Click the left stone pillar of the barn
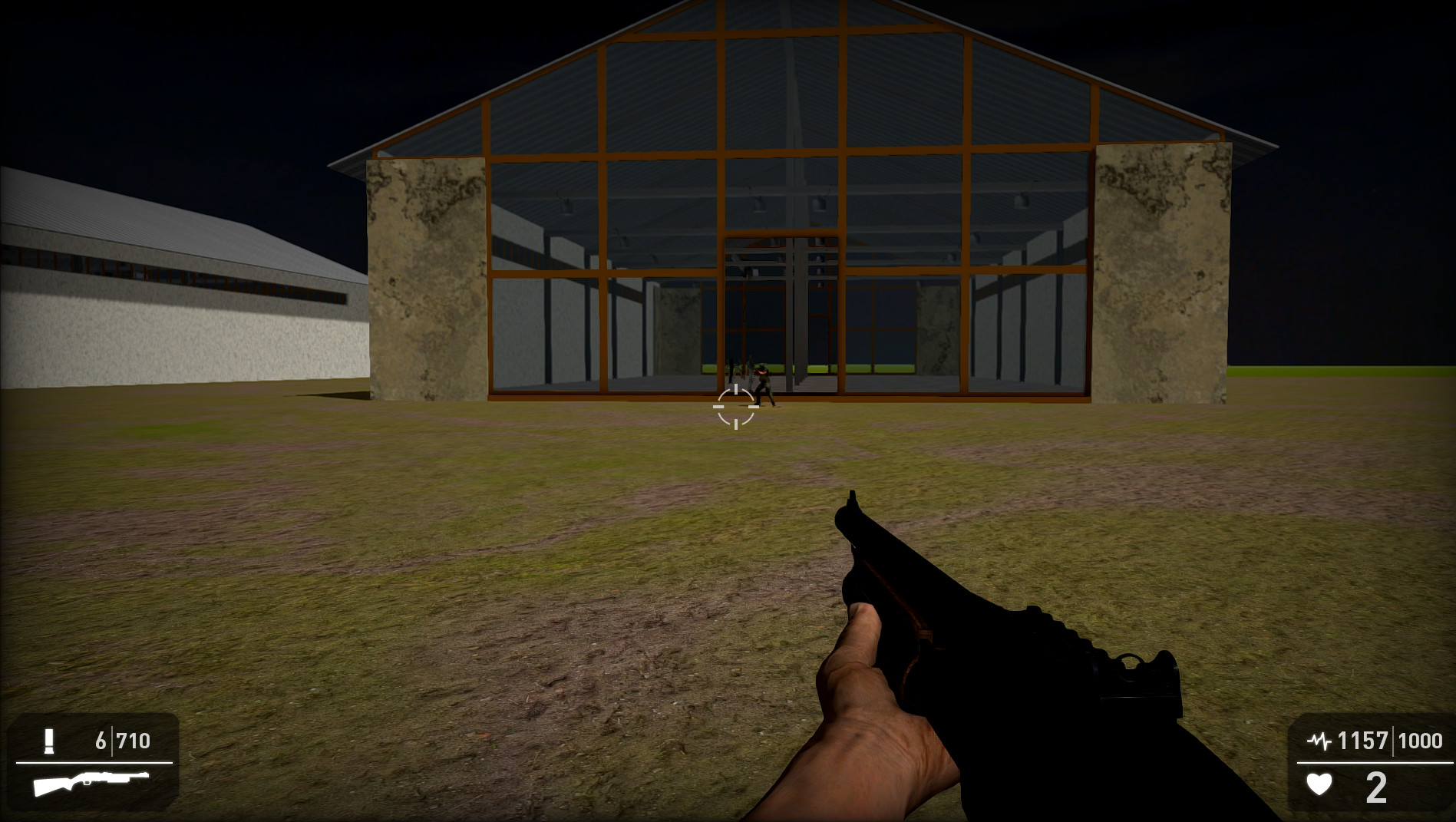 pos(426,276)
